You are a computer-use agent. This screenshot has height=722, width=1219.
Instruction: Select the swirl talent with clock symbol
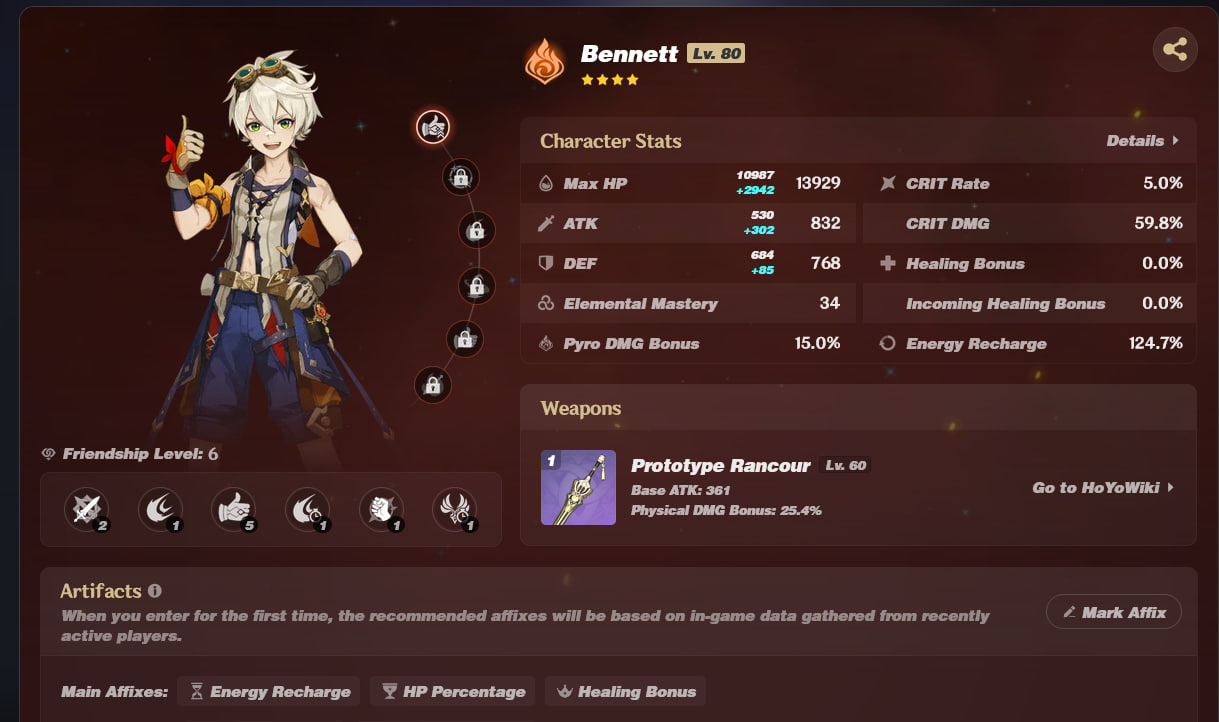click(307, 509)
